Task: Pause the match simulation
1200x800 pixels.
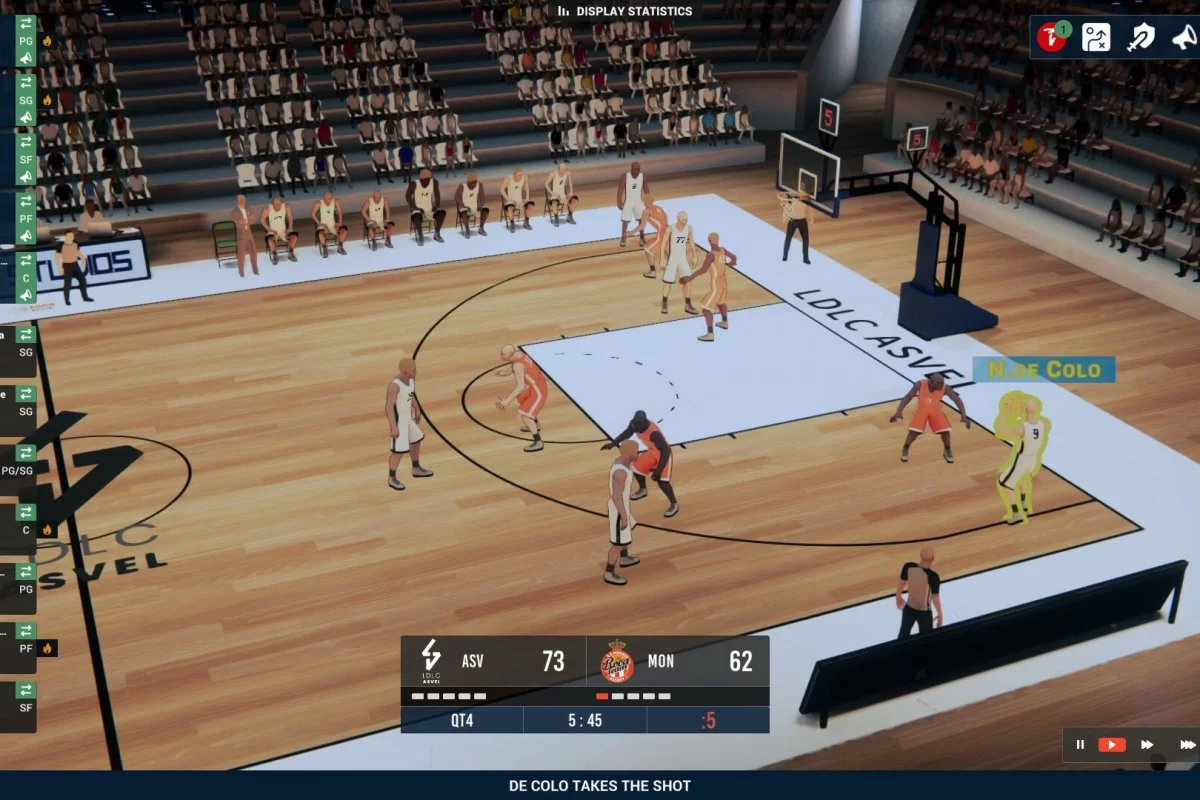Action: pos(1080,744)
